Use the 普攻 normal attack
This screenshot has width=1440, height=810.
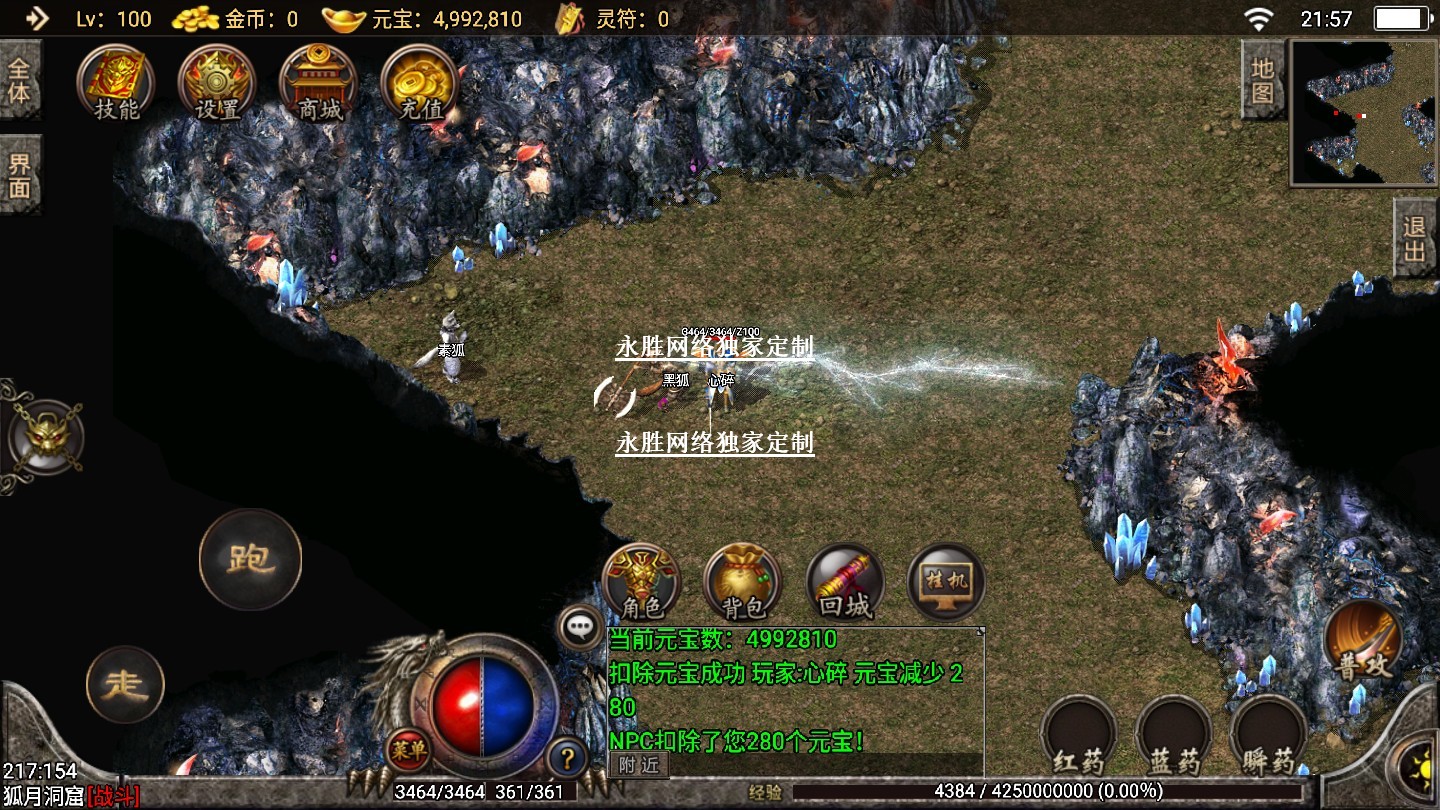pos(1364,640)
